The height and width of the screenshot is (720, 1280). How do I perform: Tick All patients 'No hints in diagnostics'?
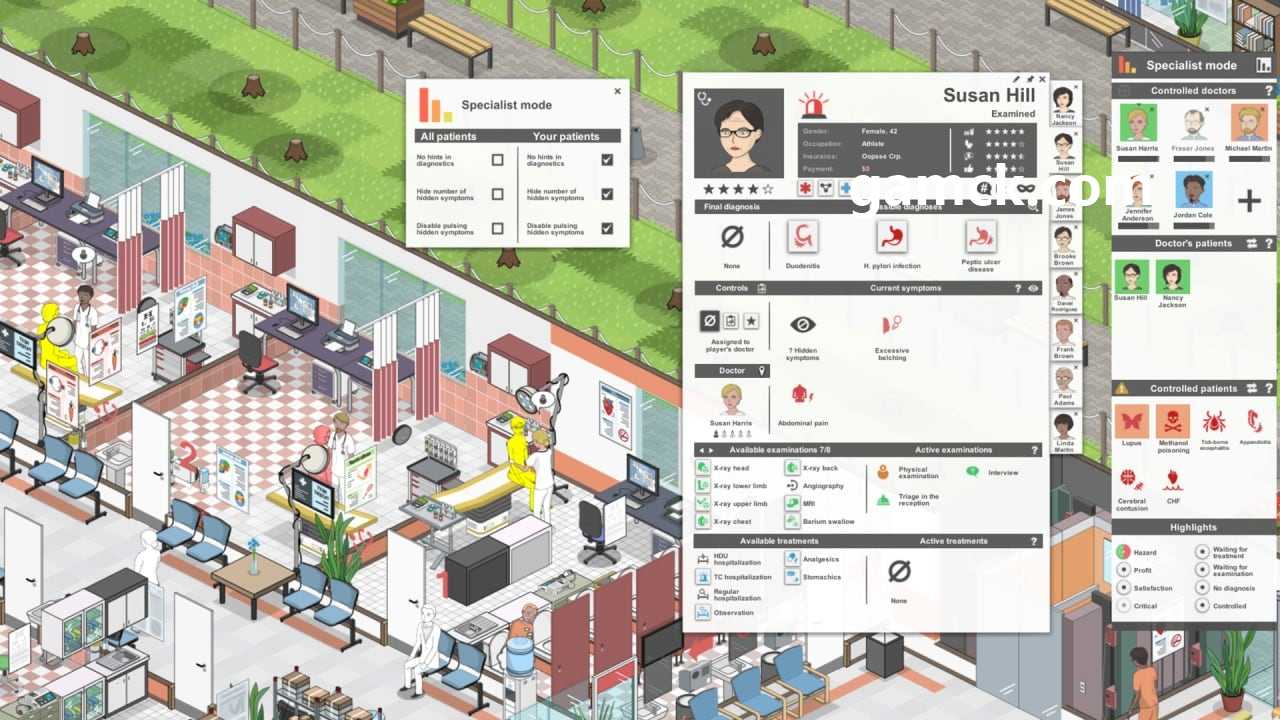tap(497, 160)
